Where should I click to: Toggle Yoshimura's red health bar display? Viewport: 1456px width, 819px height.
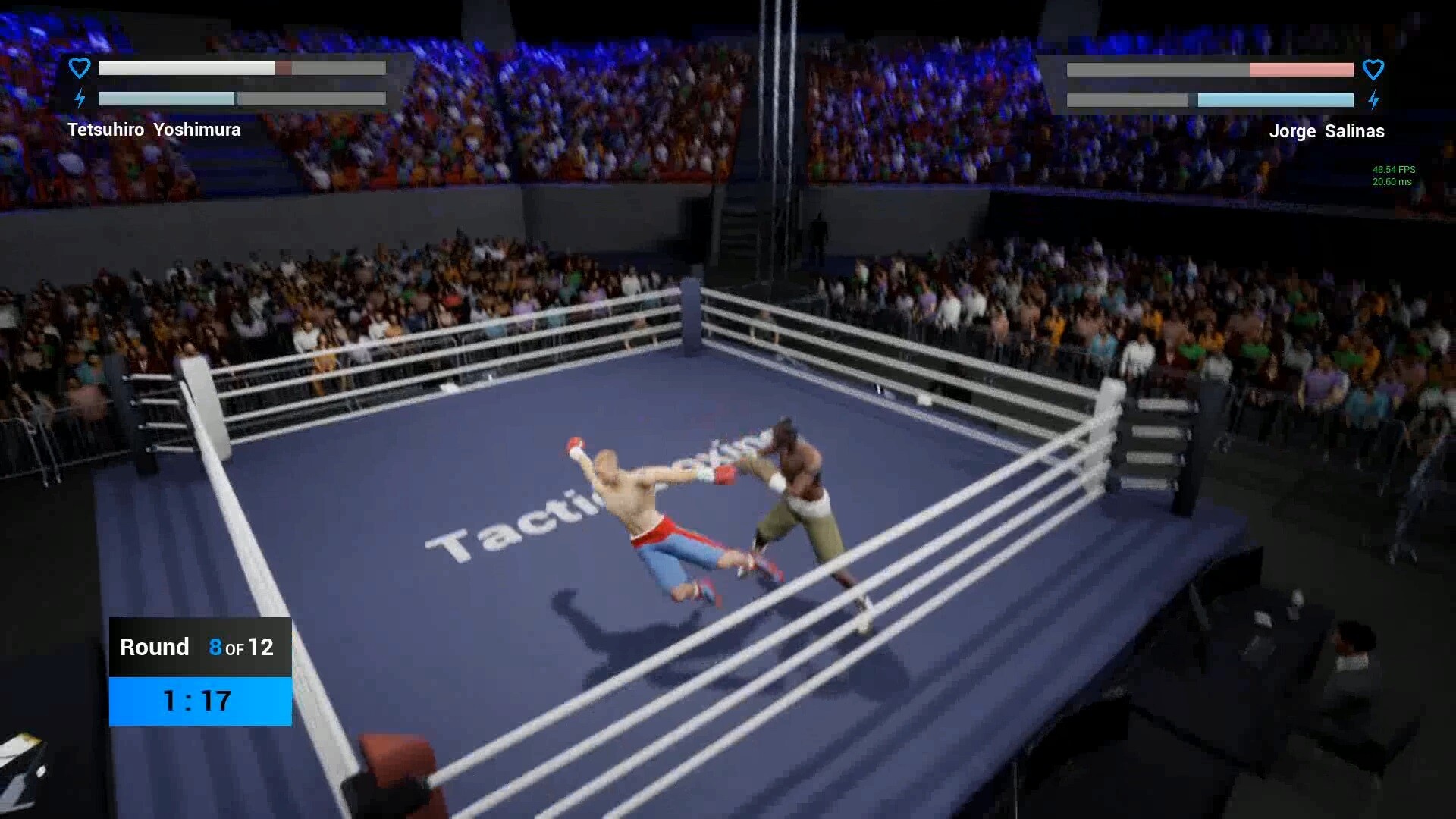tap(241, 67)
